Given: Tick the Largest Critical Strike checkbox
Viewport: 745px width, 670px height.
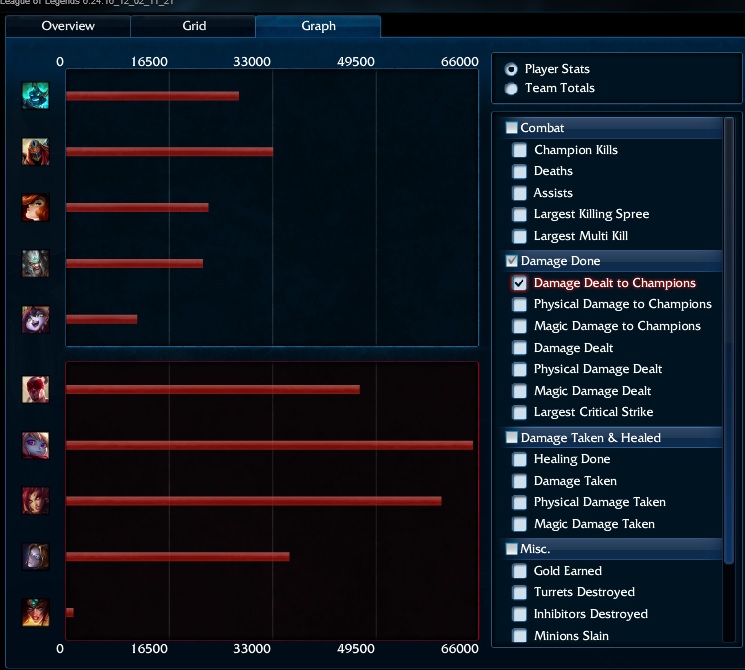Looking at the screenshot, I should pyautogui.click(x=519, y=412).
